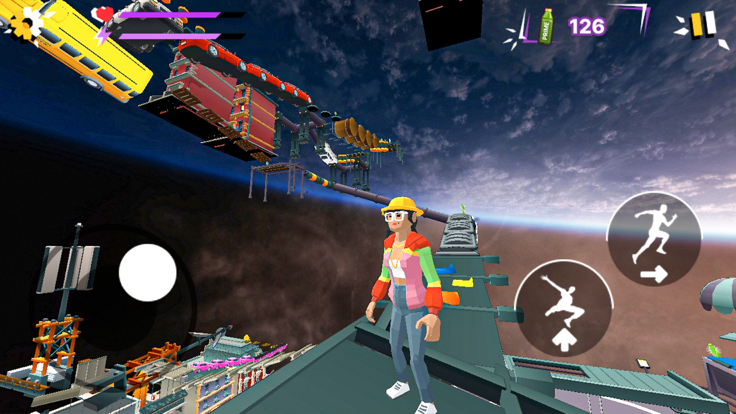Tap the jump action button
This screenshot has width=736, height=414.
click(x=564, y=308)
